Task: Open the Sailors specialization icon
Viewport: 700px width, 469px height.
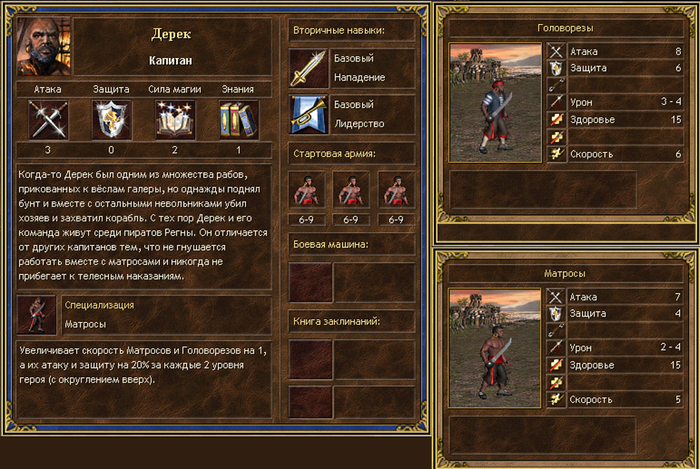Action: (36, 315)
